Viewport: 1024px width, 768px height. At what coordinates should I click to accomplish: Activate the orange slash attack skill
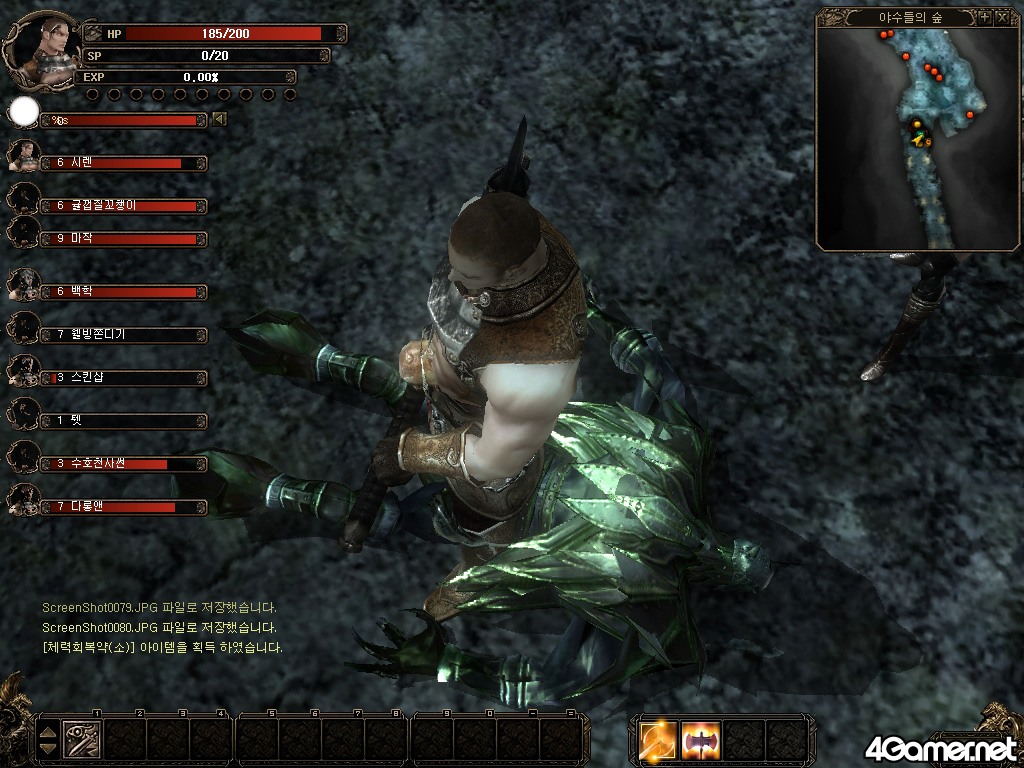(x=659, y=740)
